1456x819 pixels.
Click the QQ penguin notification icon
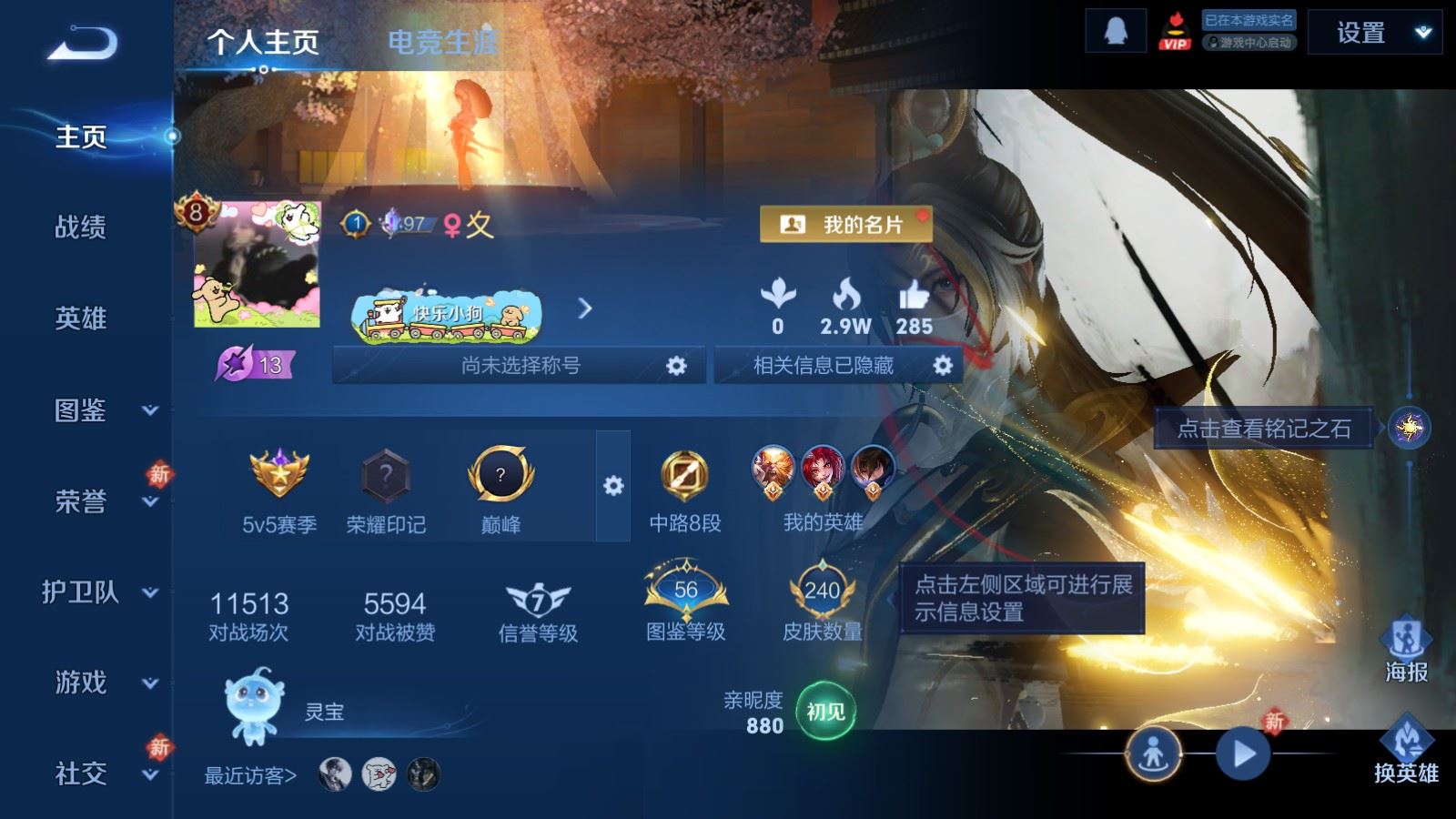tap(1114, 33)
